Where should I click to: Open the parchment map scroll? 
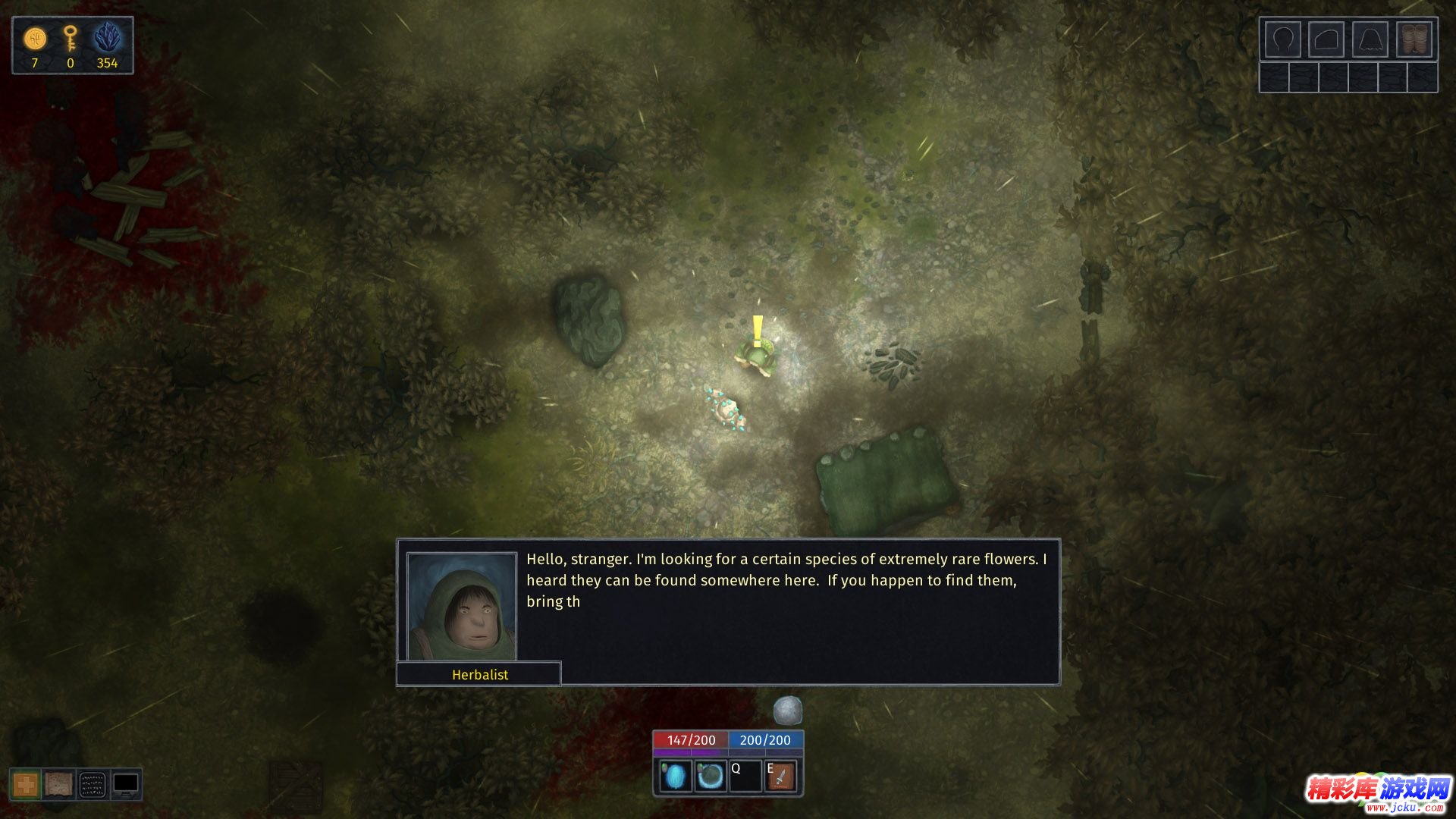tap(58, 785)
